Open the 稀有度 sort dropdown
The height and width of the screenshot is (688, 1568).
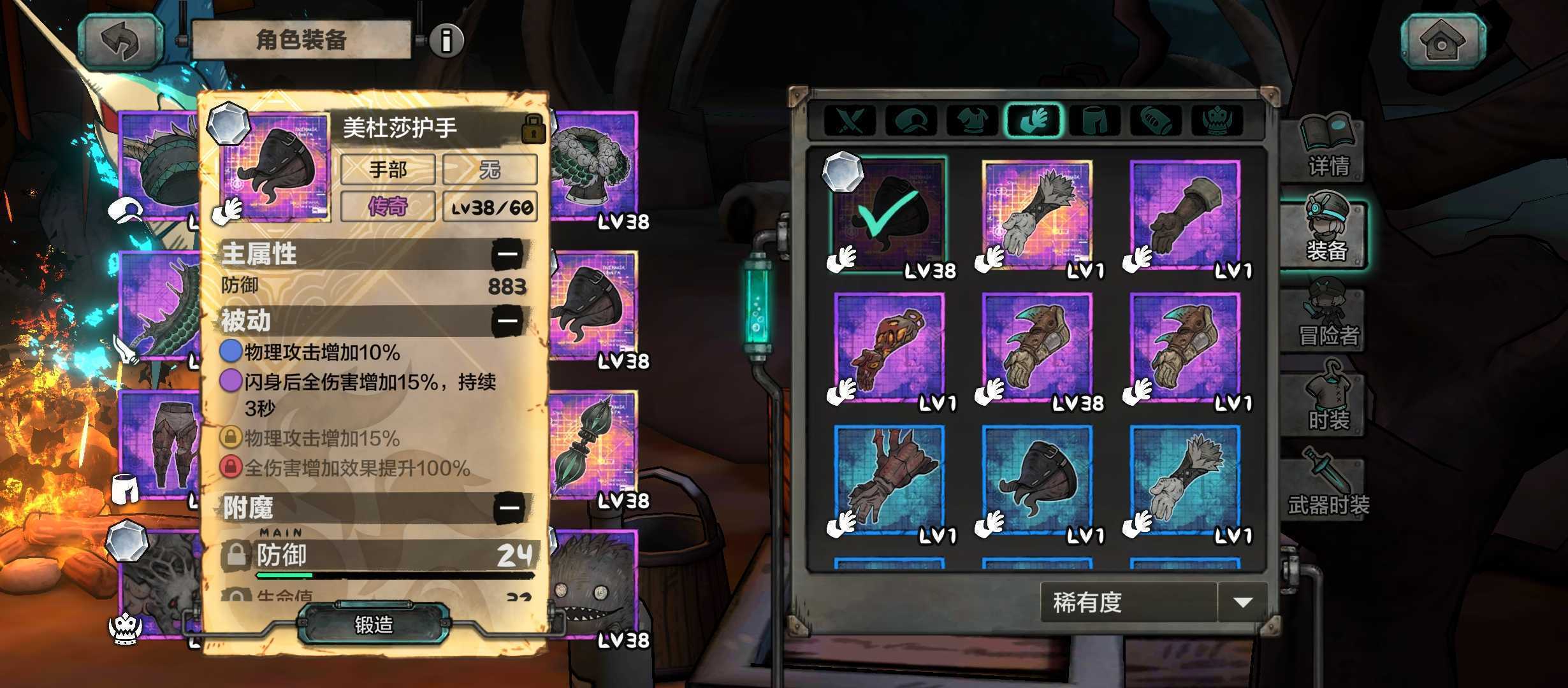[x=1242, y=602]
